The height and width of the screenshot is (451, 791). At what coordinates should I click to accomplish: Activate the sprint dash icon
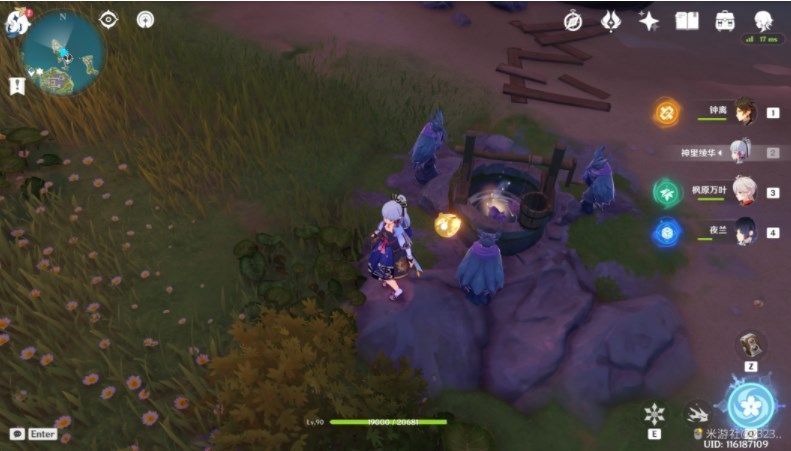(x=696, y=413)
